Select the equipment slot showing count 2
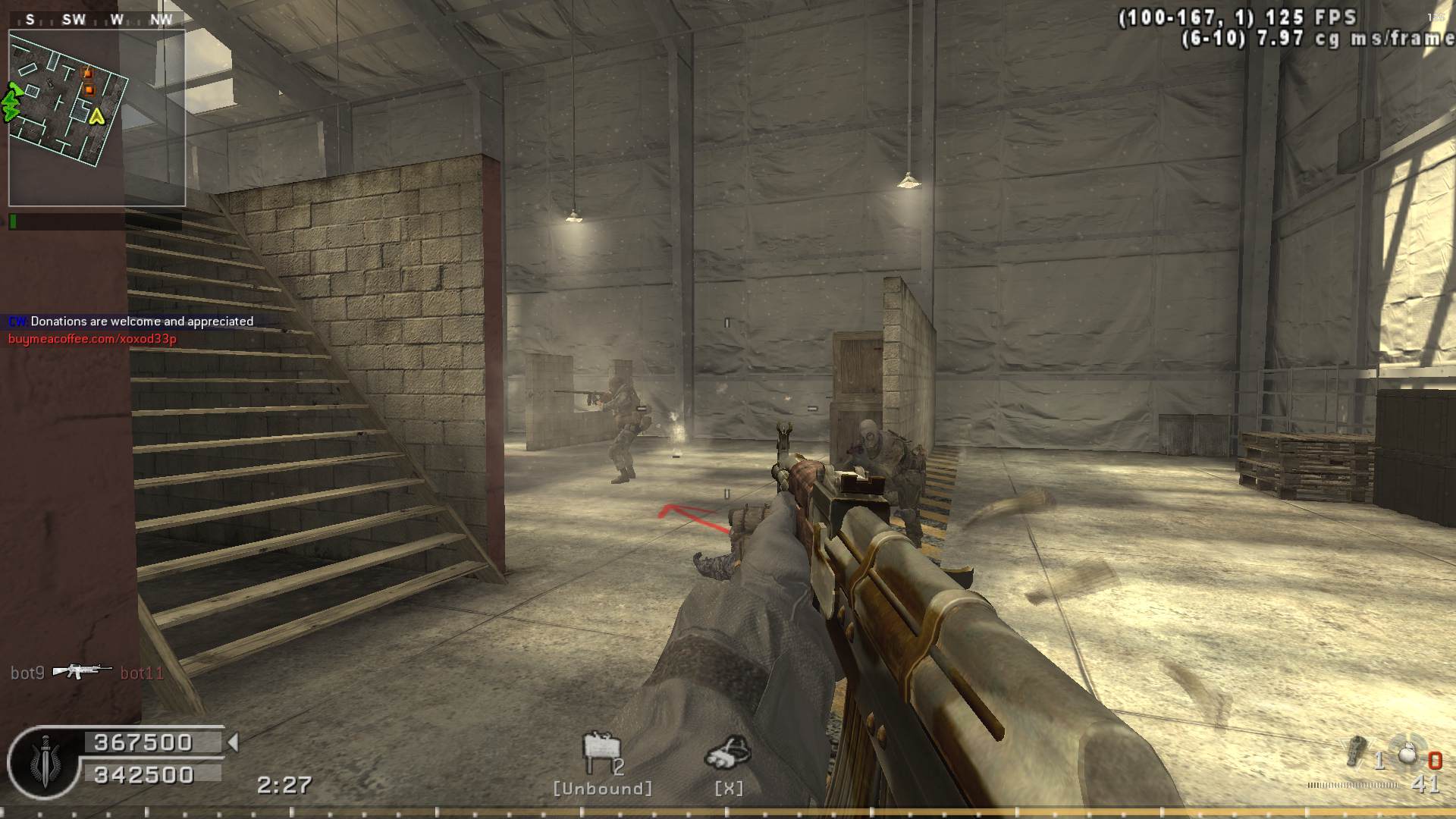The height and width of the screenshot is (819, 1456). pyautogui.click(x=602, y=752)
